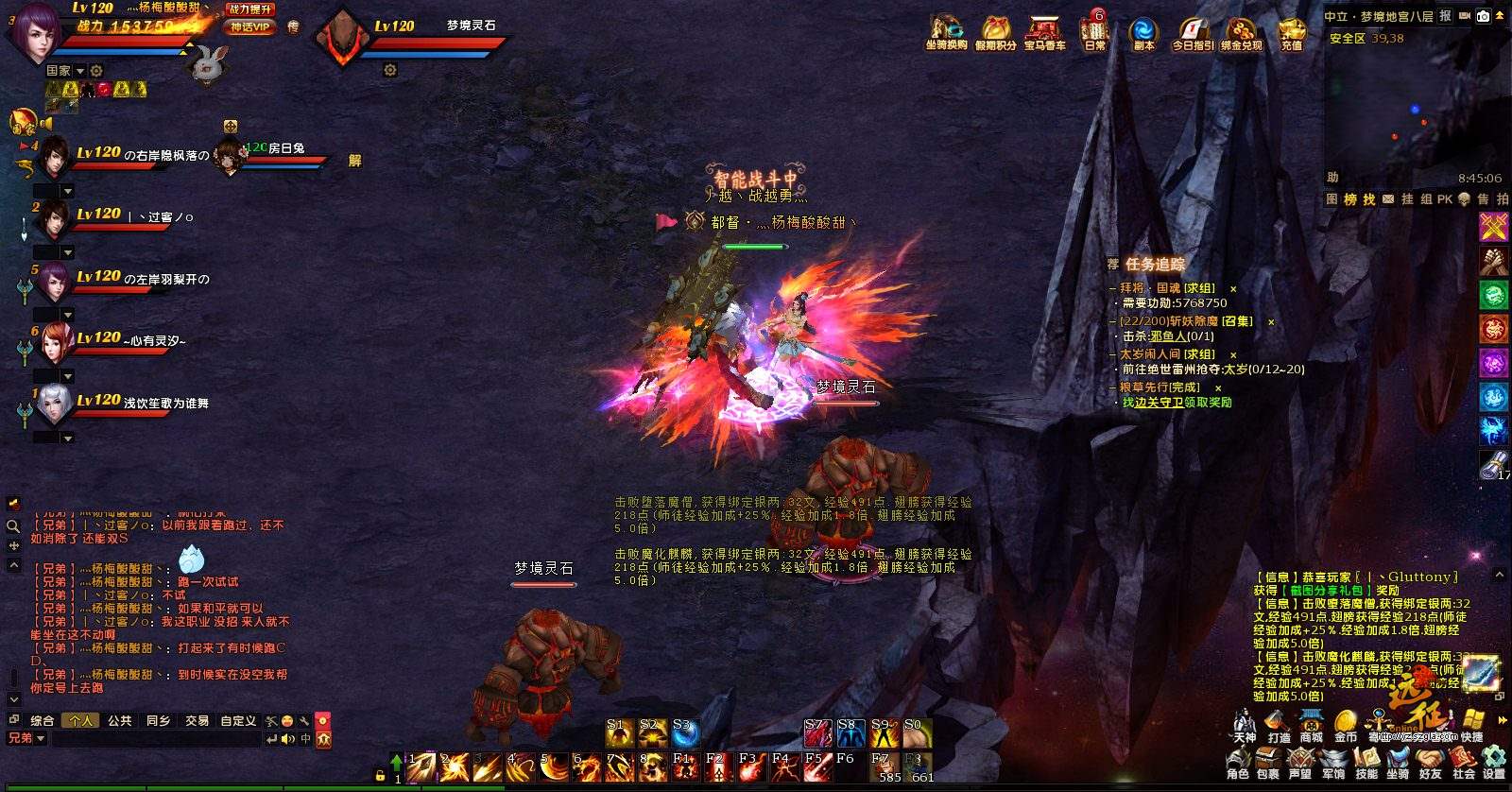Screen dimensions: 1512x792
Task: Click the 充值 recharge icon
Action: click(x=1291, y=31)
